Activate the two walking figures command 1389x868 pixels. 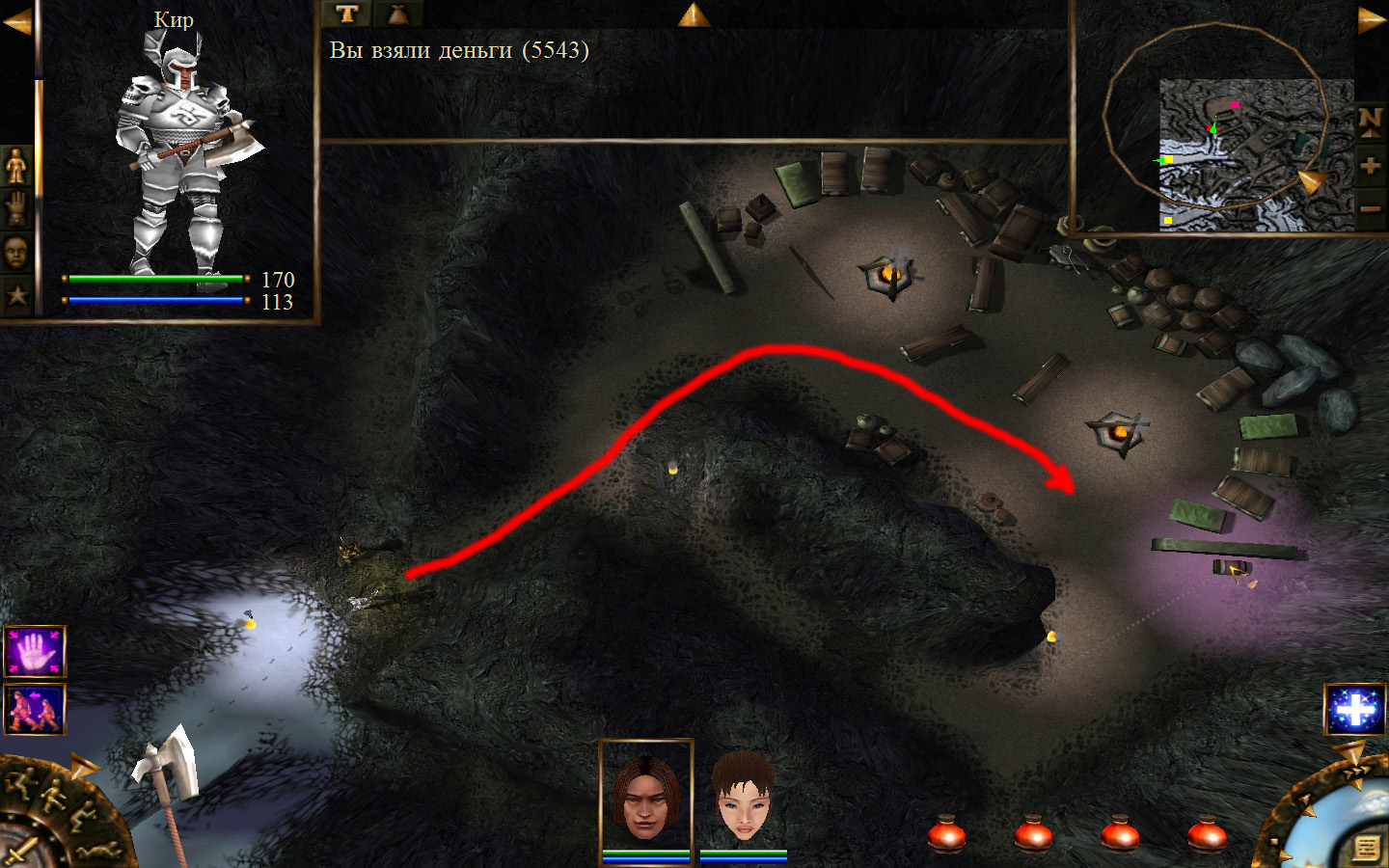pyautogui.click(x=35, y=709)
